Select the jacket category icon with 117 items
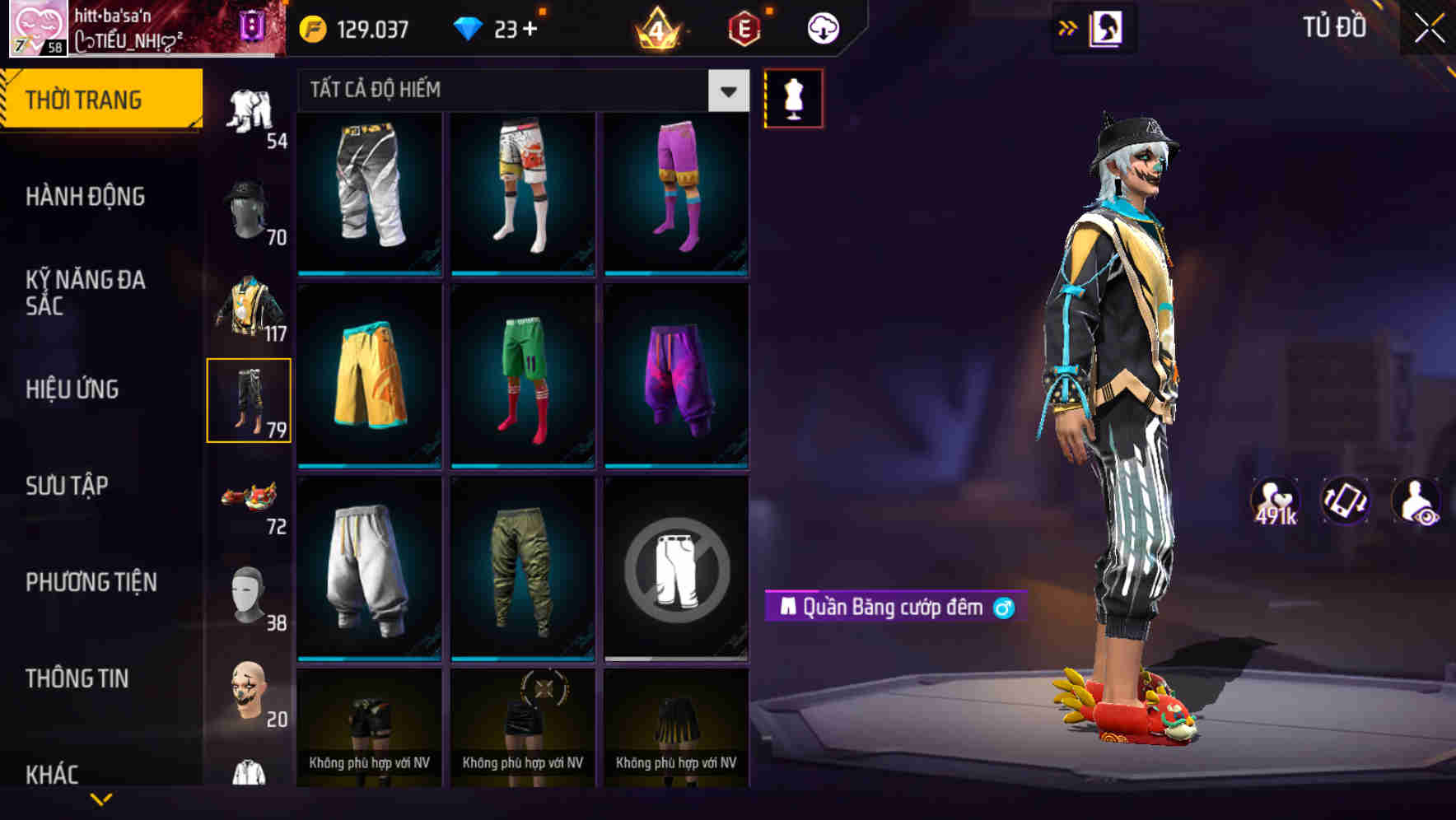The image size is (1456, 820). [x=250, y=305]
